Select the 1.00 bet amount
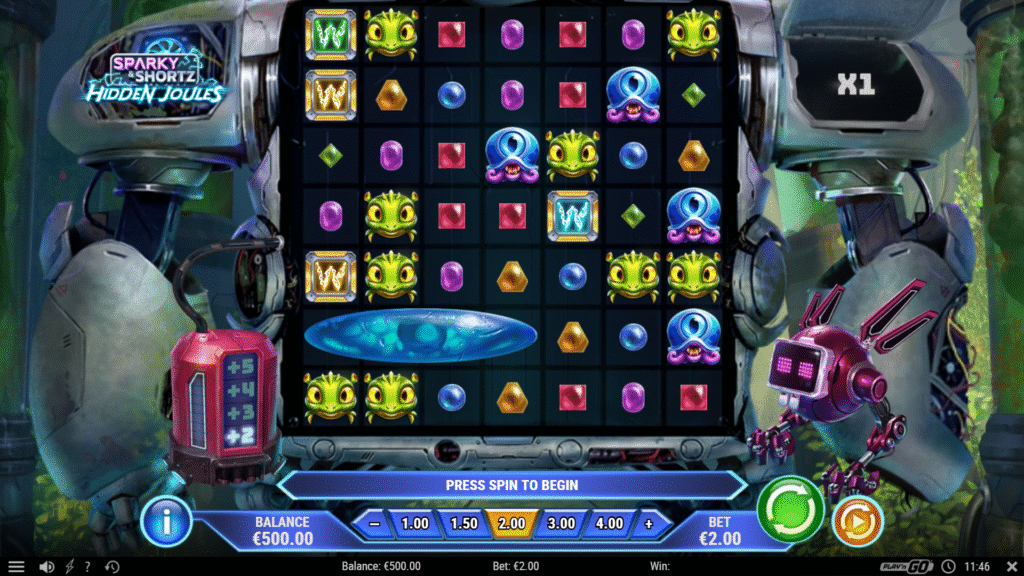1024x576 pixels. tap(415, 523)
